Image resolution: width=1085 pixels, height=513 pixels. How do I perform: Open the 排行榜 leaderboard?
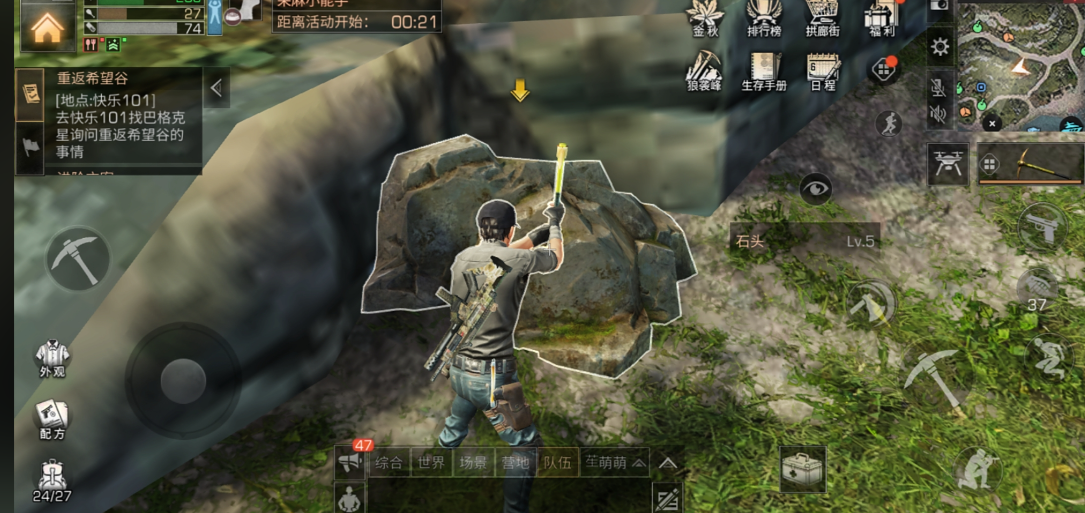(x=765, y=19)
